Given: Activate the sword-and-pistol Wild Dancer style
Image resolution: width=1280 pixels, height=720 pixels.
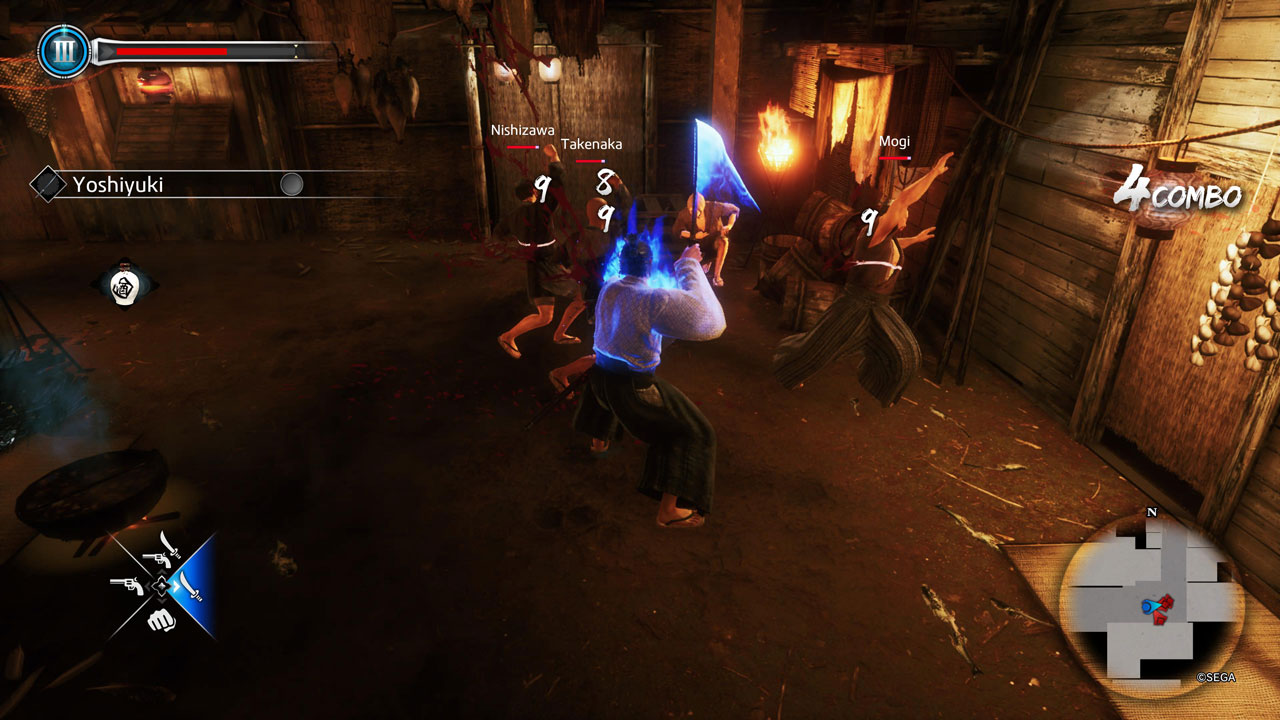Looking at the screenshot, I should [162, 551].
